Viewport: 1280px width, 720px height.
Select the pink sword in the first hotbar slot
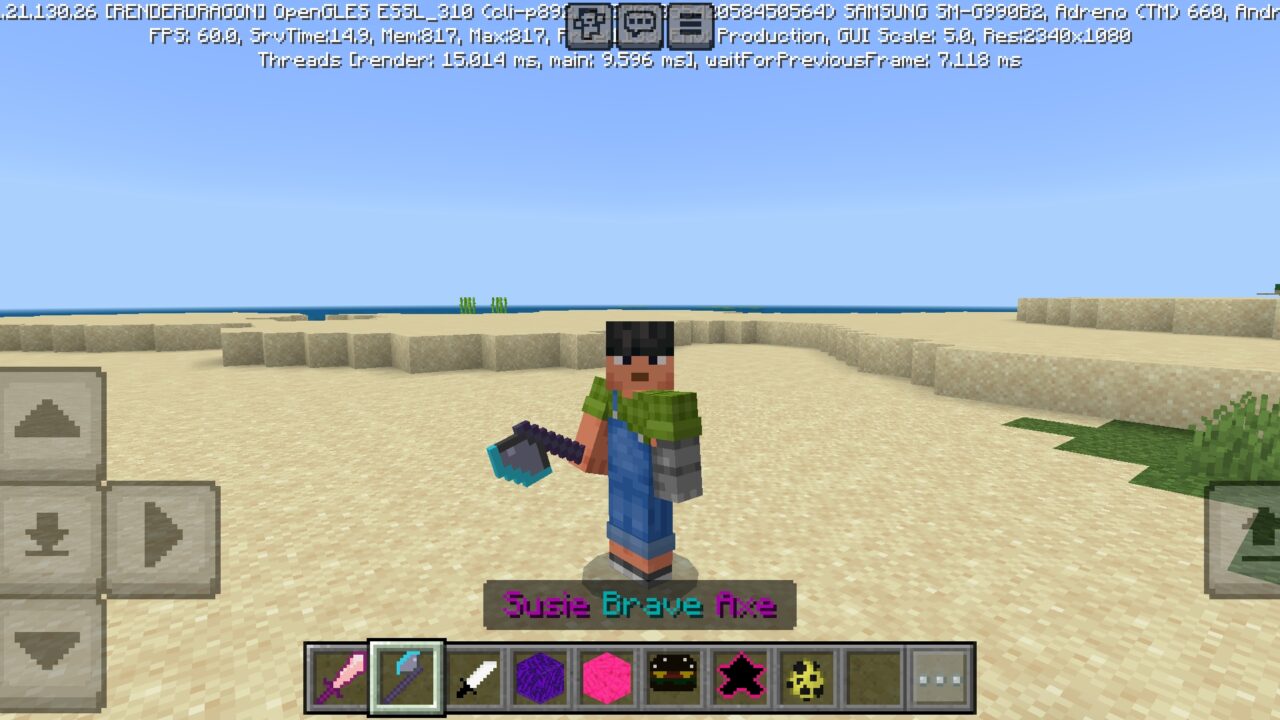(x=340, y=676)
